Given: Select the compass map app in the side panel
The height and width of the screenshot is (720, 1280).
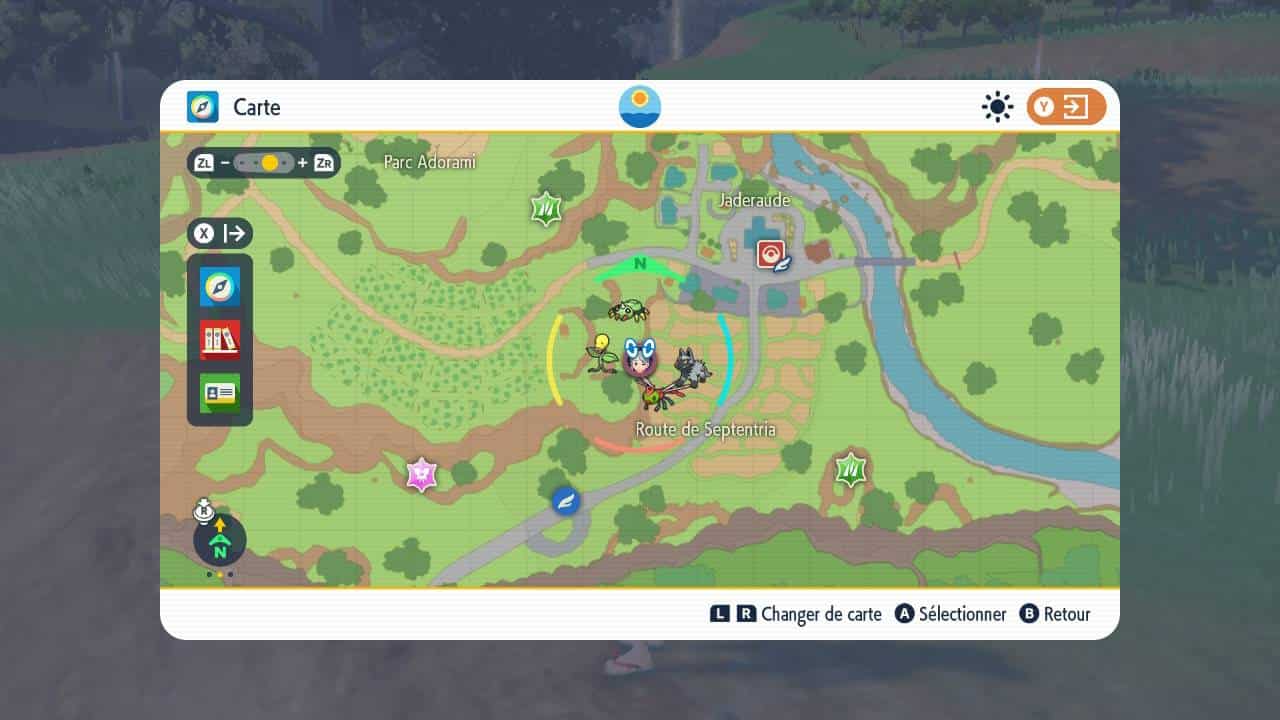Looking at the screenshot, I should click(220, 287).
